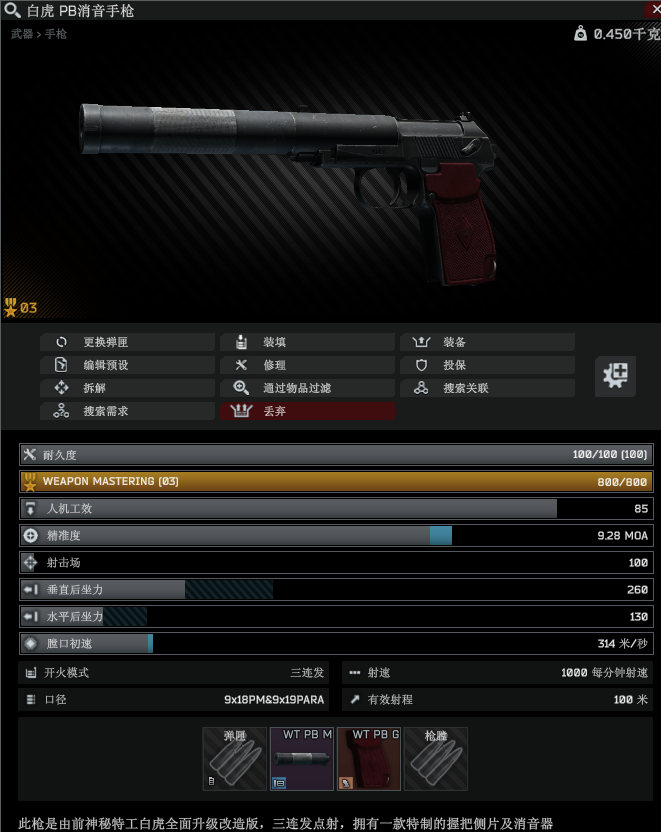Image resolution: width=661 pixels, height=832 pixels.
Task: Open the WT PB M suppressor slot
Action: 302,759
